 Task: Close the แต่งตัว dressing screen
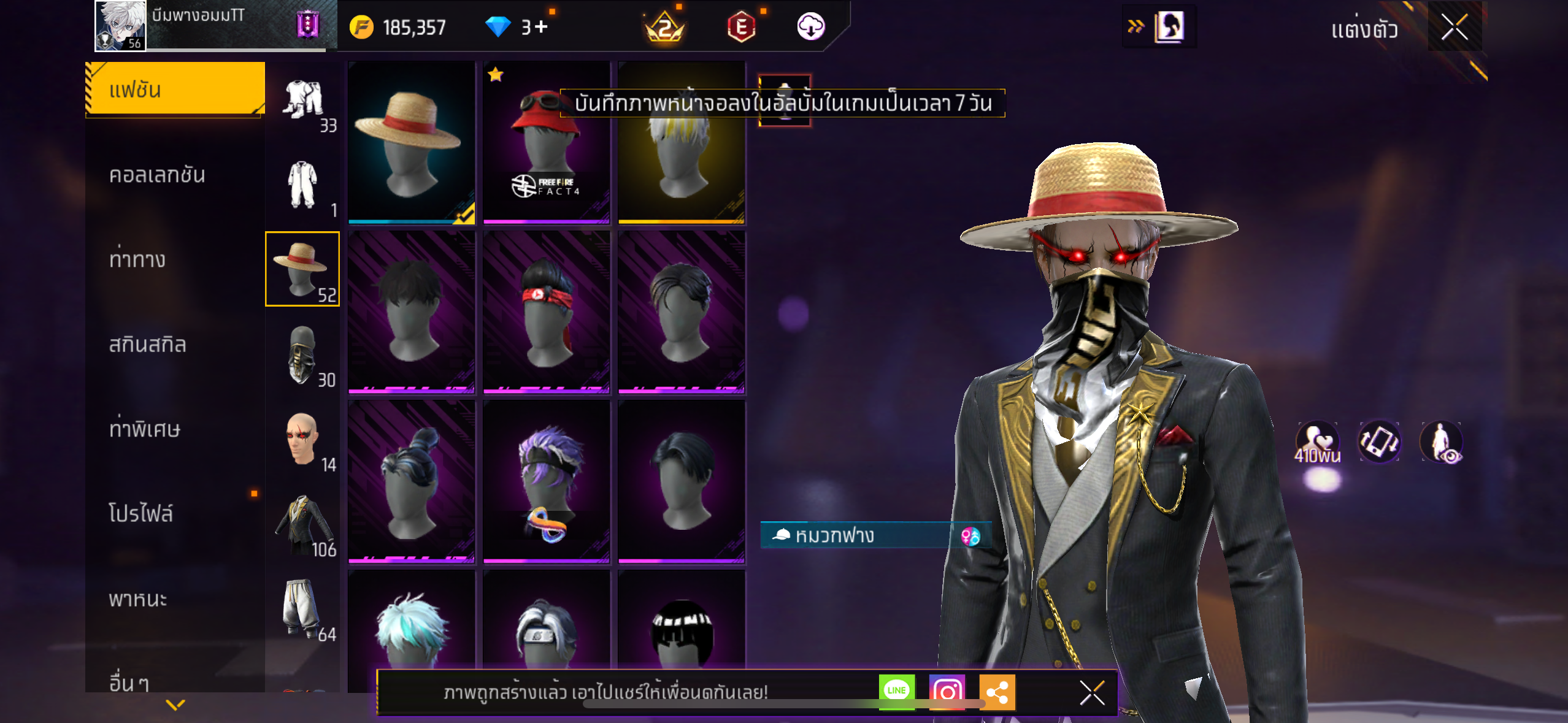click(1454, 28)
